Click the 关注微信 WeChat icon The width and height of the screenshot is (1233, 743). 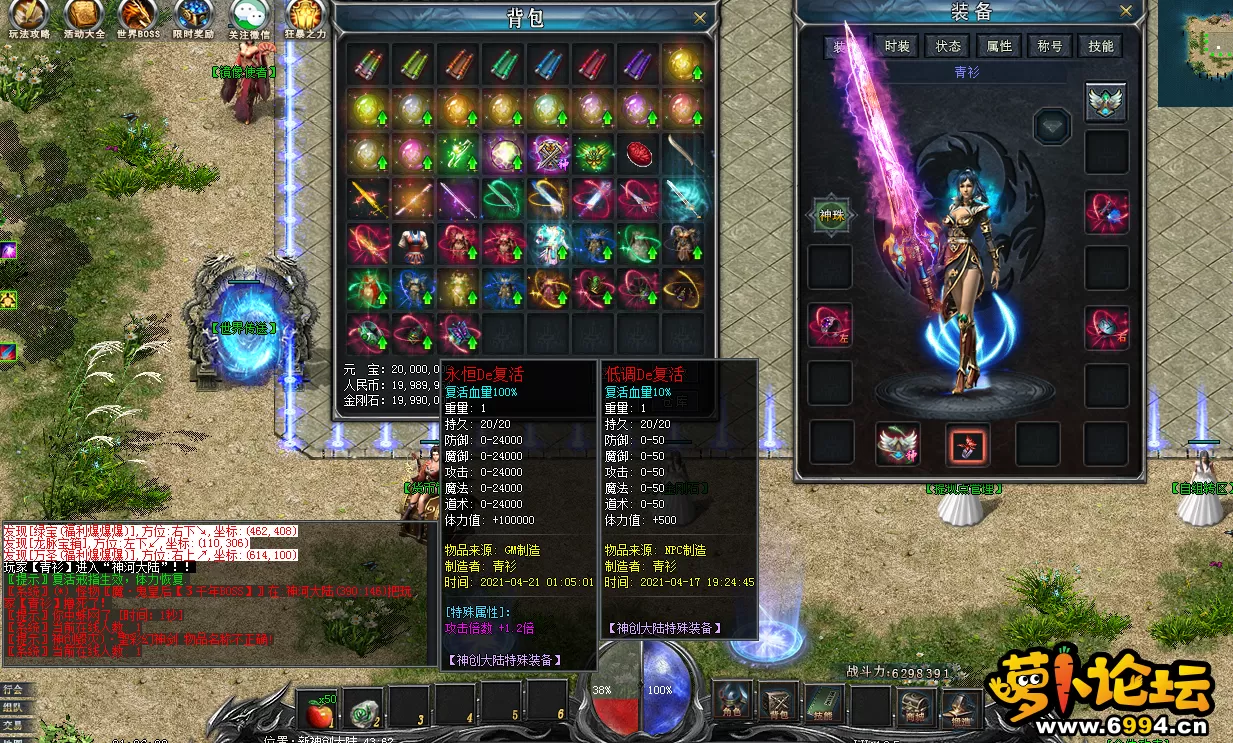[x=249, y=17]
